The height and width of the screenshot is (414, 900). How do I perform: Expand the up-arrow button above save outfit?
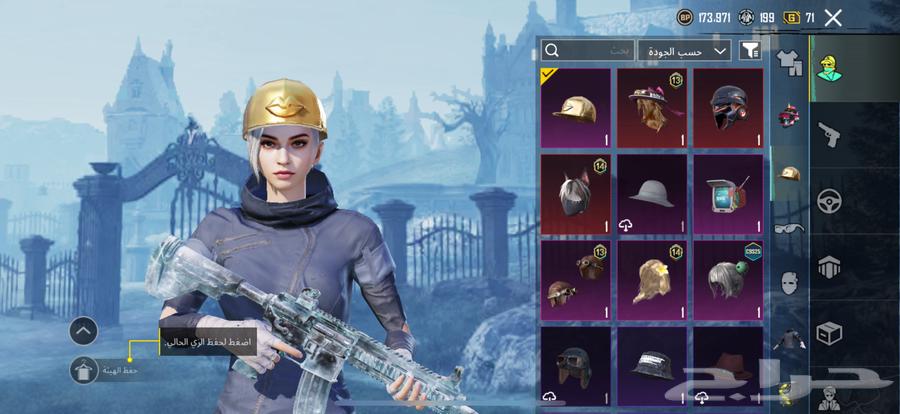point(84,330)
